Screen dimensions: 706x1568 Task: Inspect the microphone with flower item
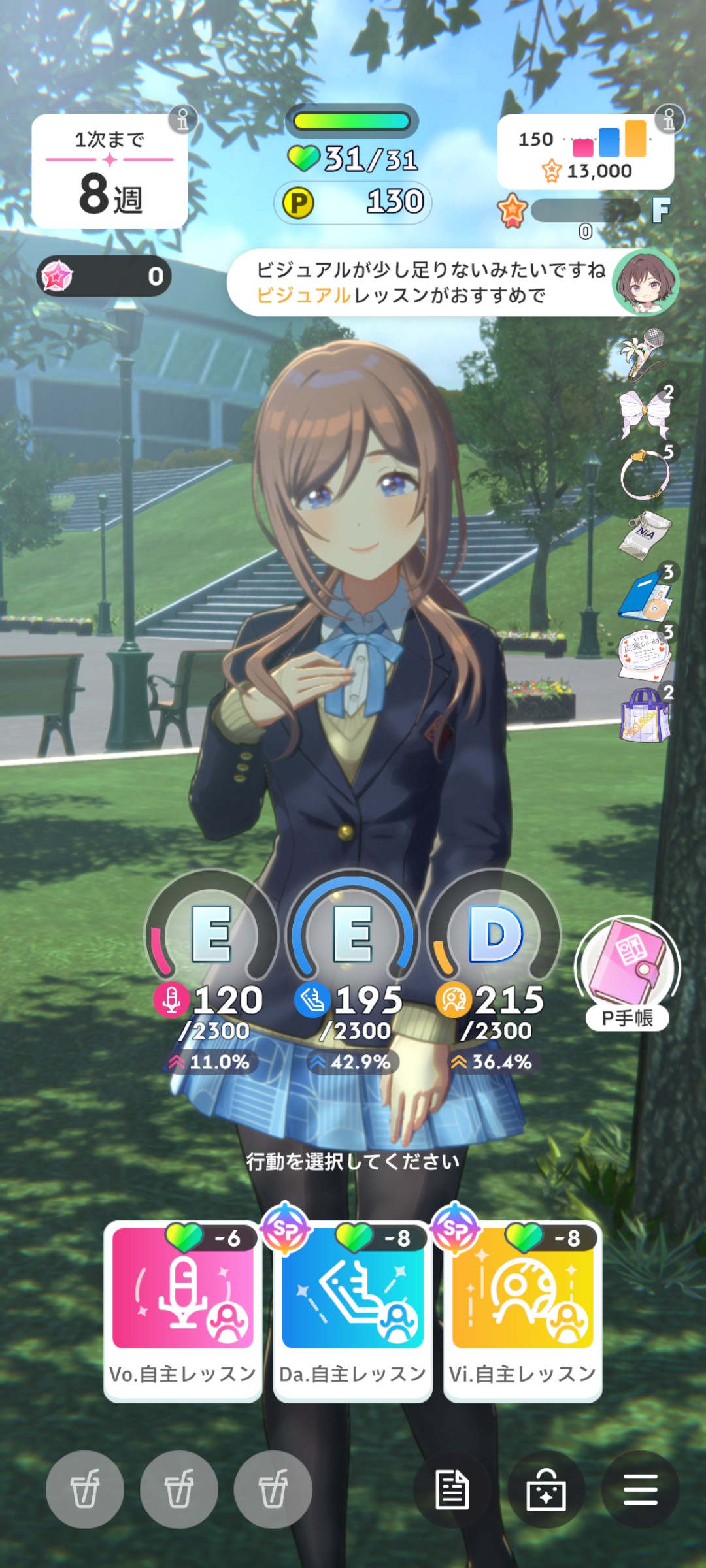tap(644, 353)
